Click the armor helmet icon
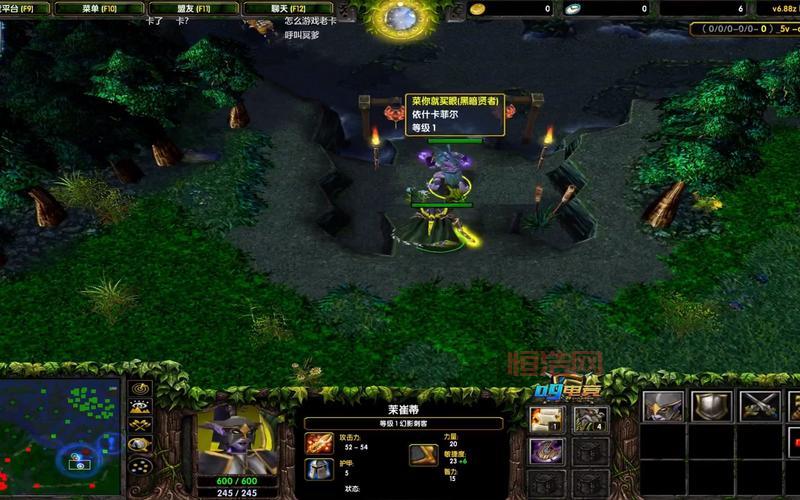The height and width of the screenshot is (500, 800). tap(320, 470)
